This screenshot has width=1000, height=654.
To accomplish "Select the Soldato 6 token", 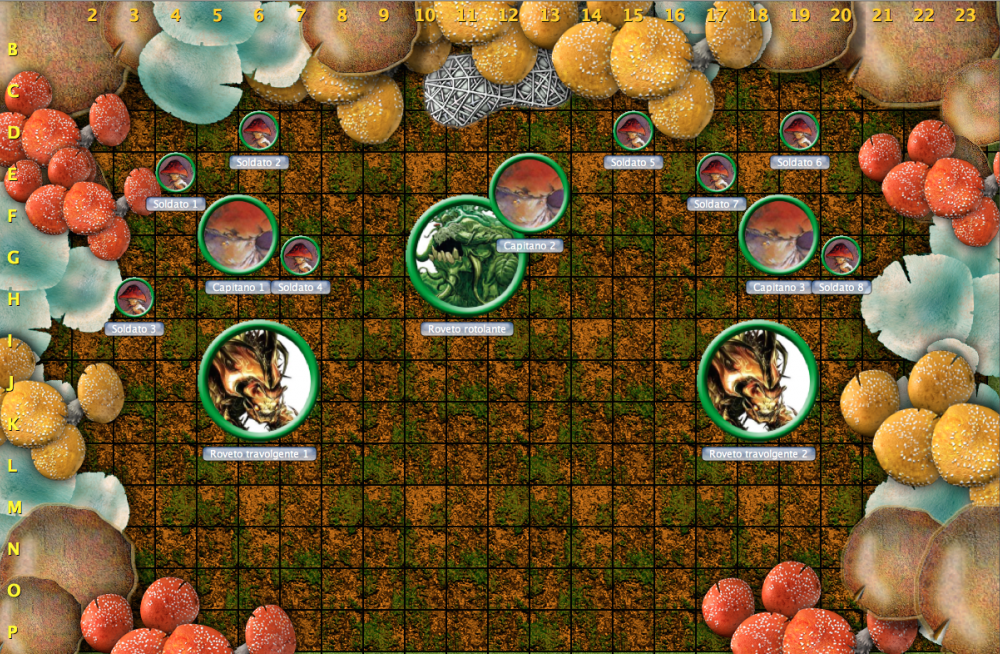I will (799, 131).
